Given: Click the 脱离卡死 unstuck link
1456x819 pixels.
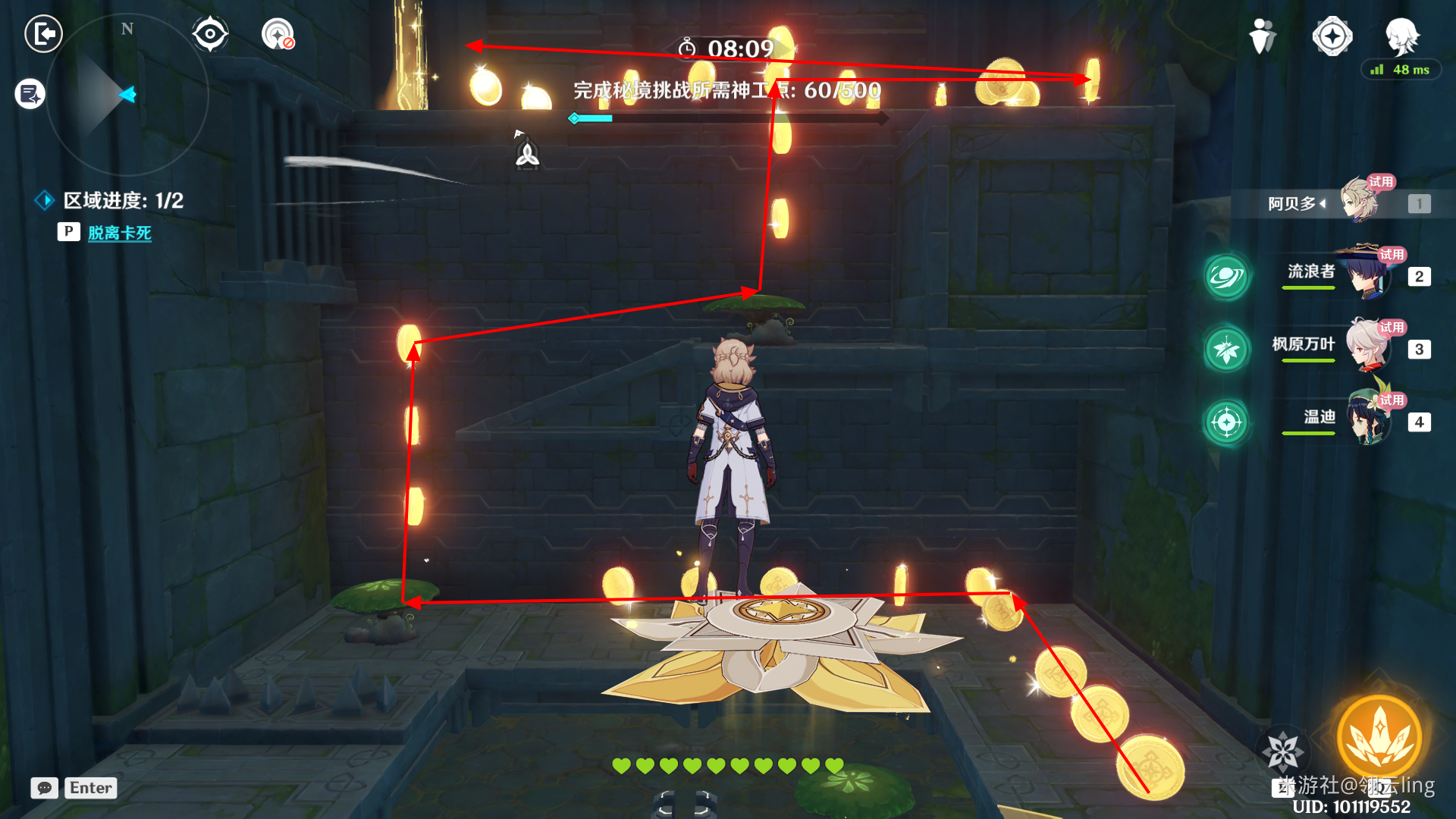Looking at the screenshot, I should tap(119, 233).
